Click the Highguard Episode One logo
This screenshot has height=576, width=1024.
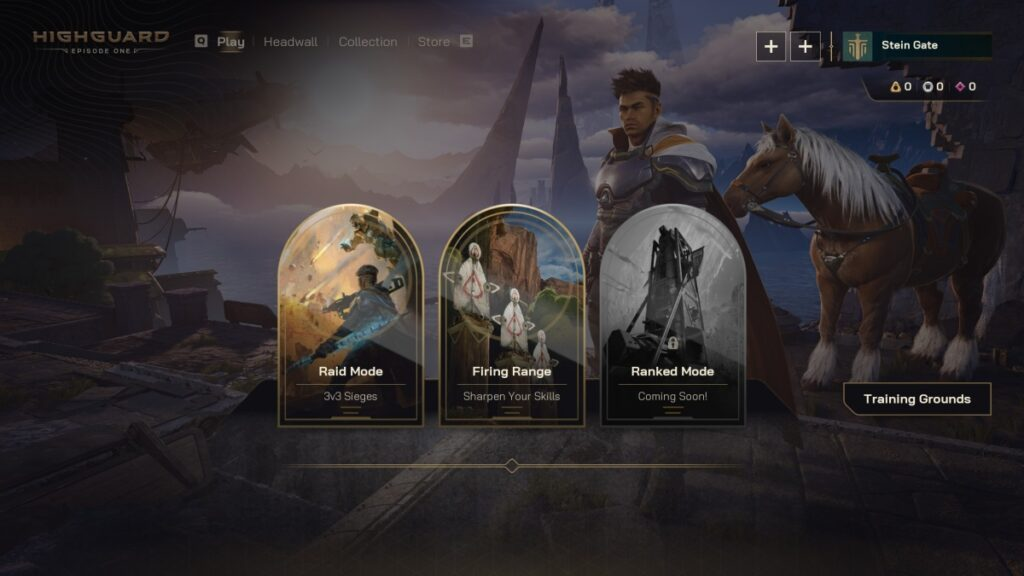[100, 41]
